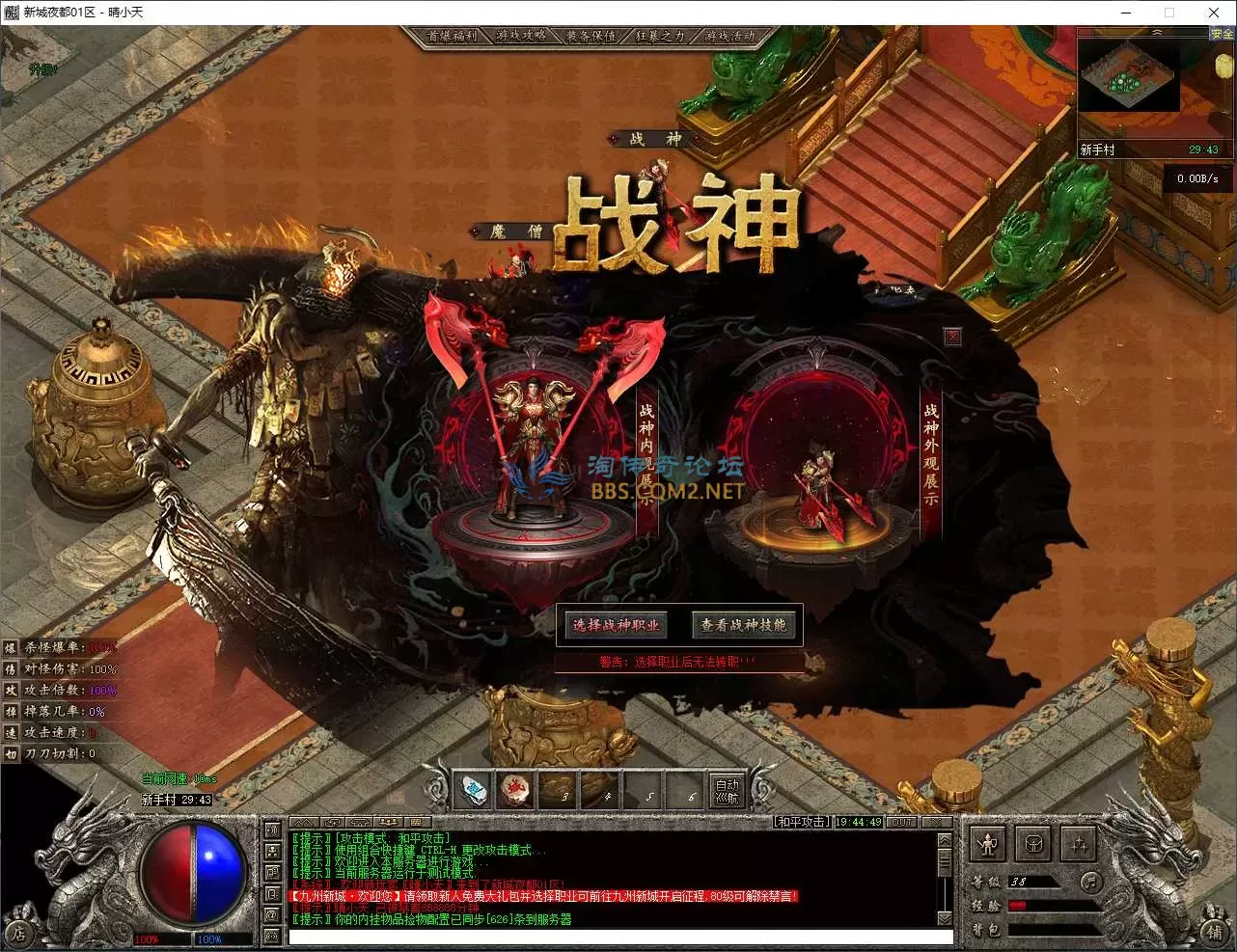The width and height of the screenshot is (1237, 952).
Task: Click the red 经验 experience bar
Action: coord(1017,905)
